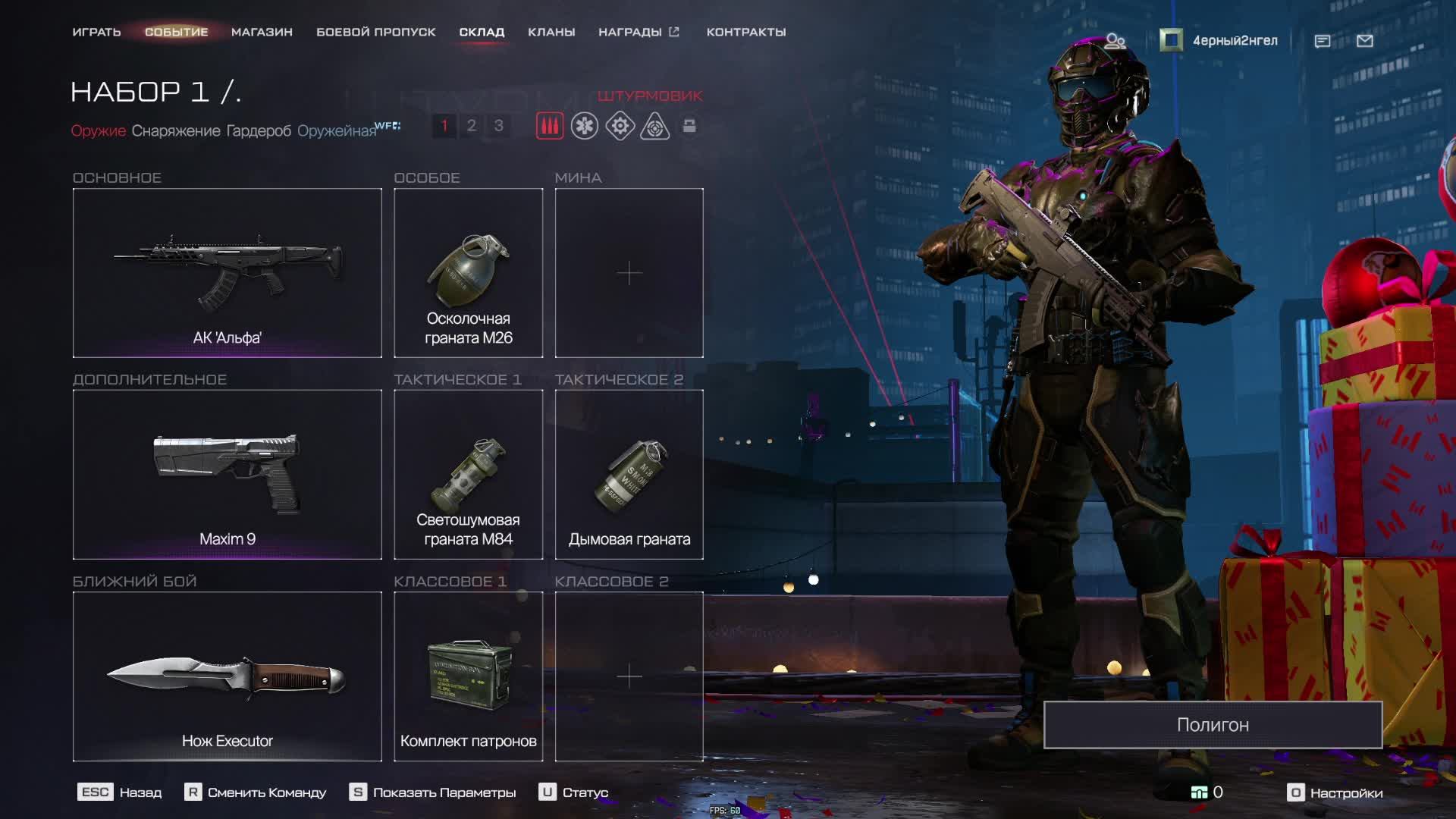Screen dimensions: 1456x819
Task: Open the Оружейная tab
Action: pos(337,130)
